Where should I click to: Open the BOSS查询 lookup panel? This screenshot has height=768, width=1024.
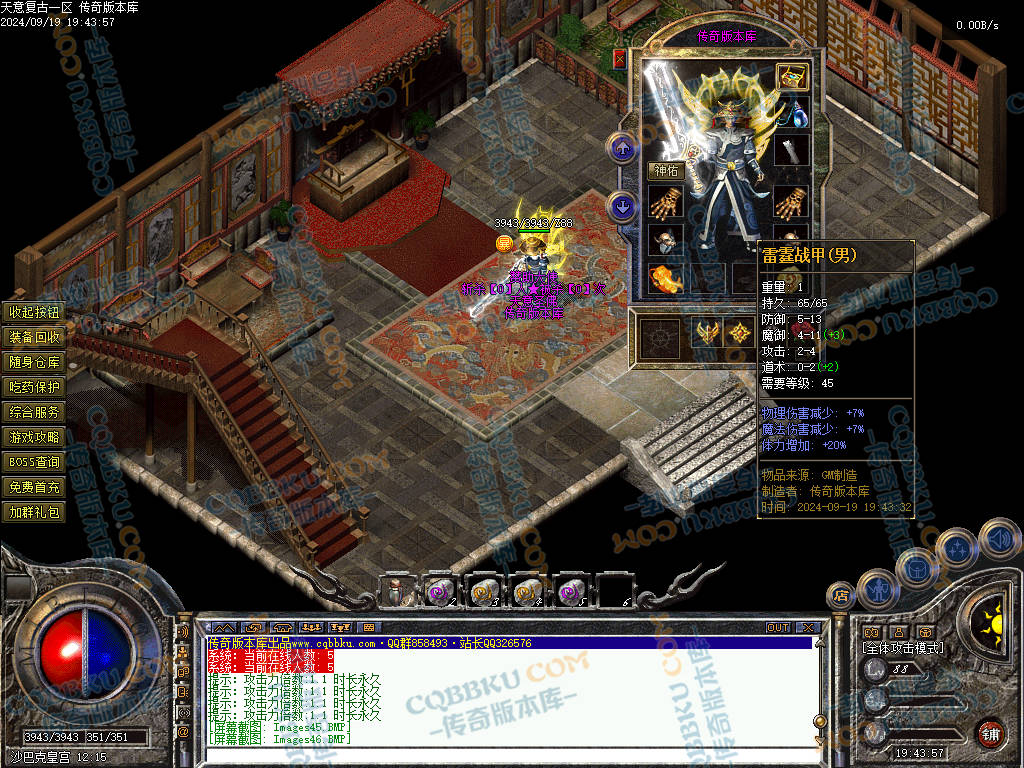[x=35, y=462]
